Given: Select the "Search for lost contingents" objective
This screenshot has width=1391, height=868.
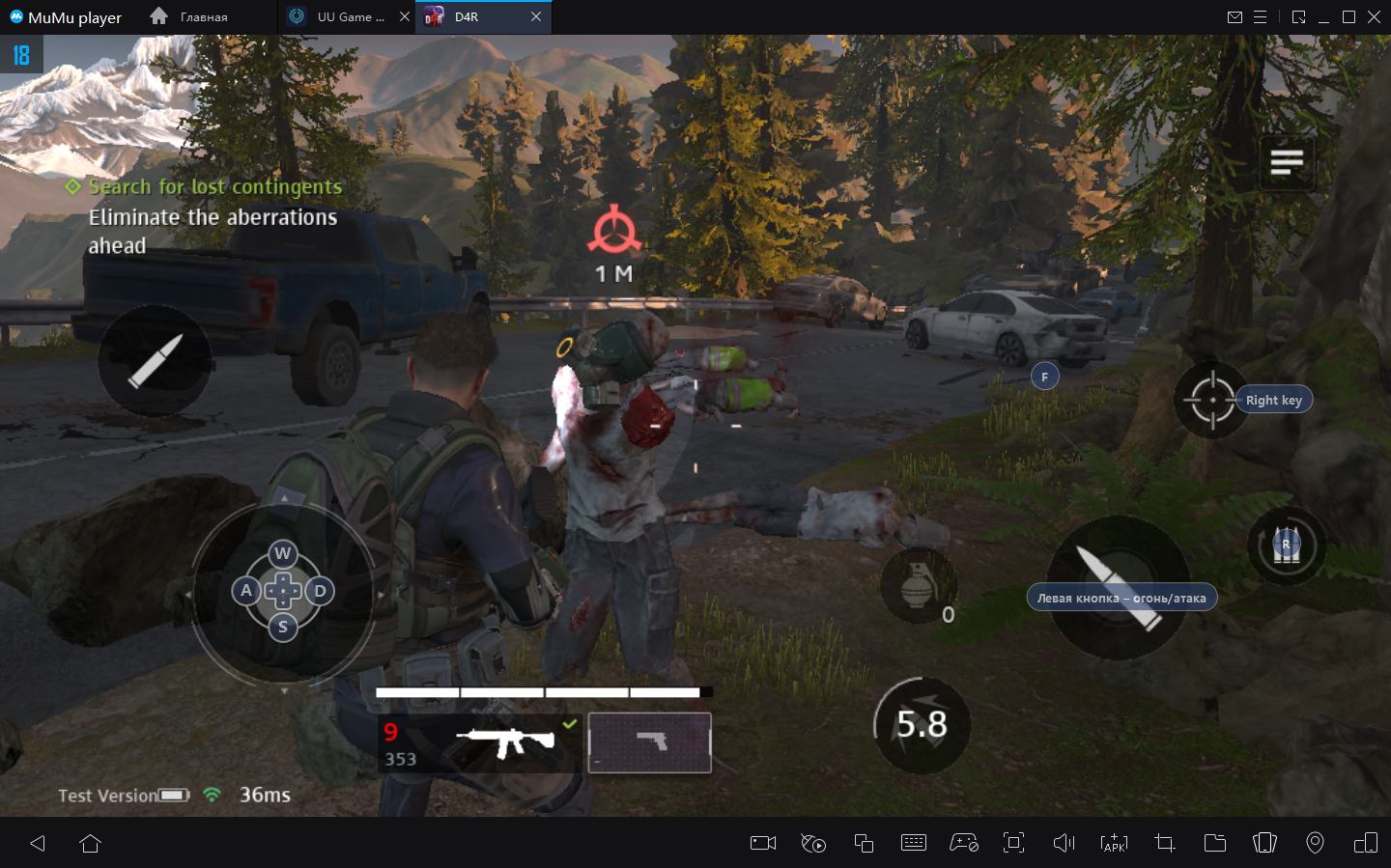Looking at the screenshot, I should 214,186.
